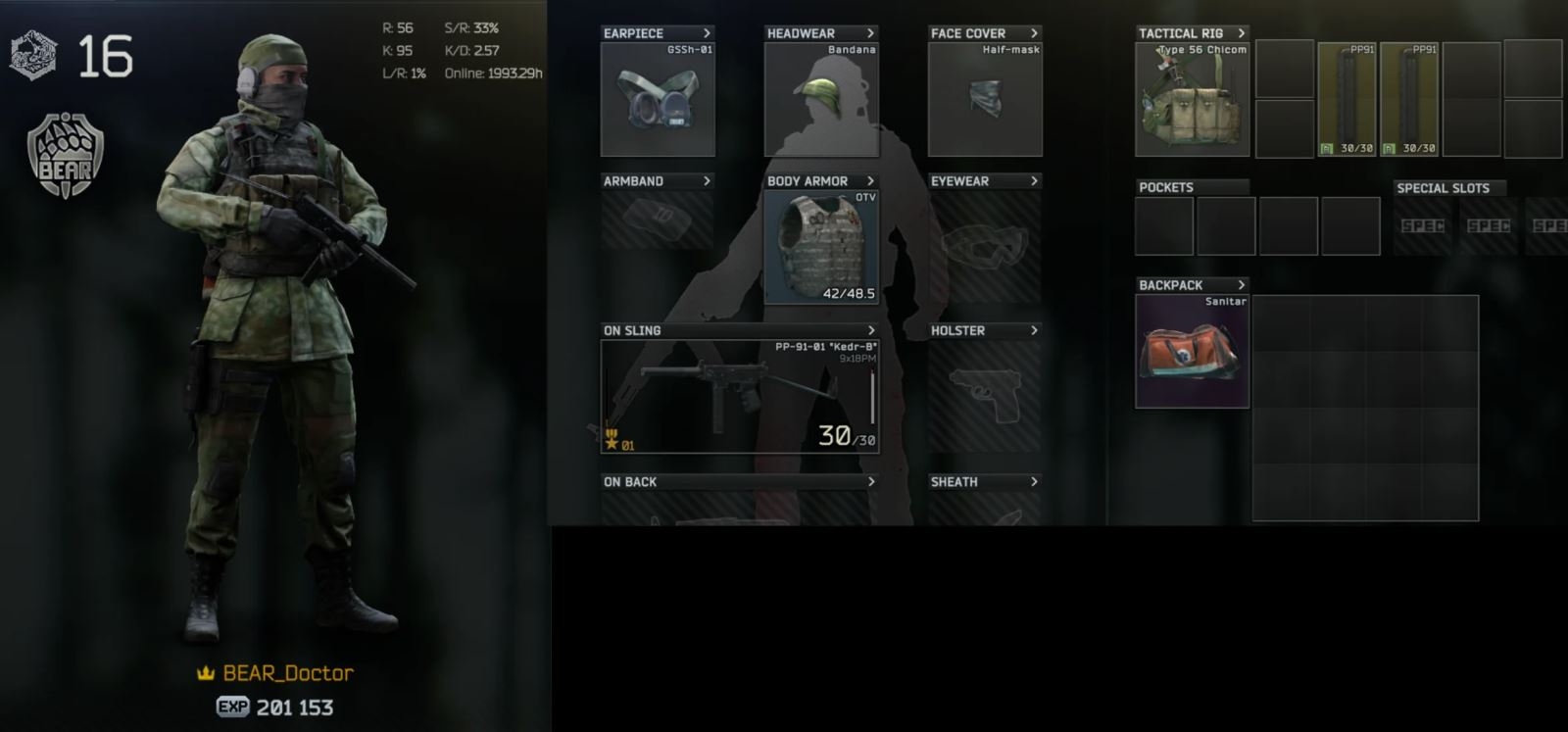
Task: Expand the Sheath slot chevron
Action: 1036,482
